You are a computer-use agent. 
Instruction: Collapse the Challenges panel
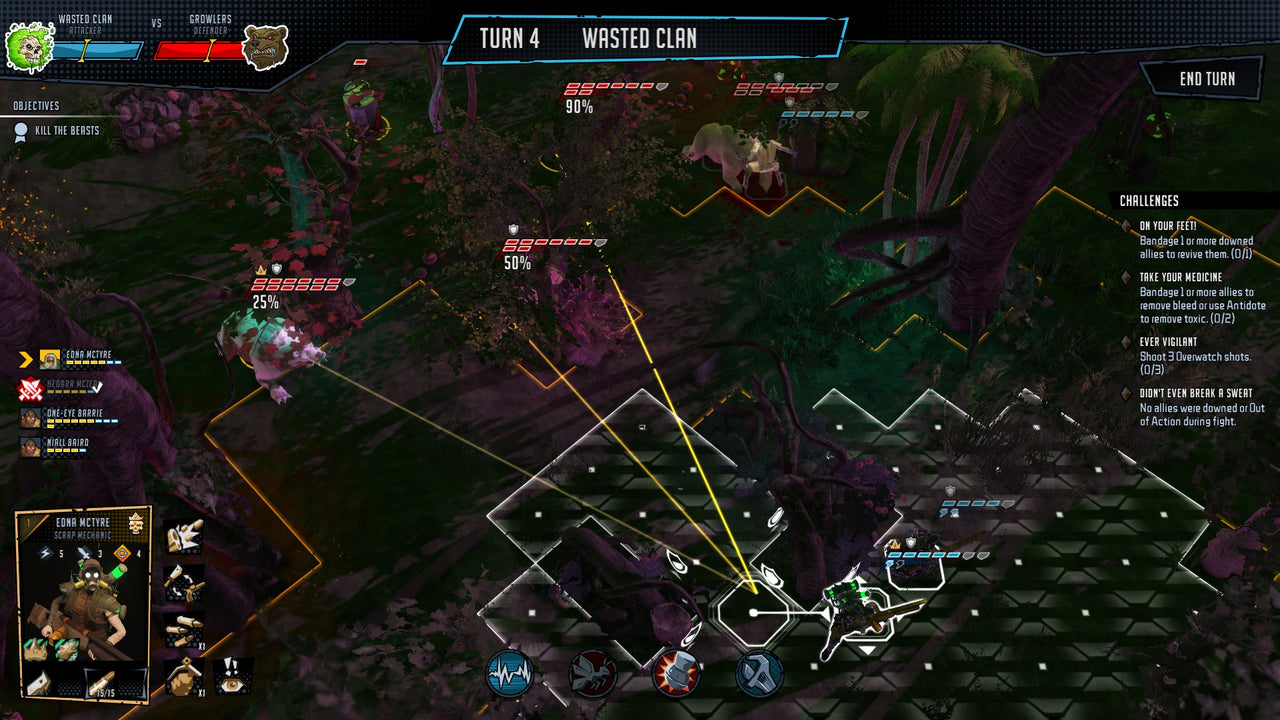click(1150, 198)
